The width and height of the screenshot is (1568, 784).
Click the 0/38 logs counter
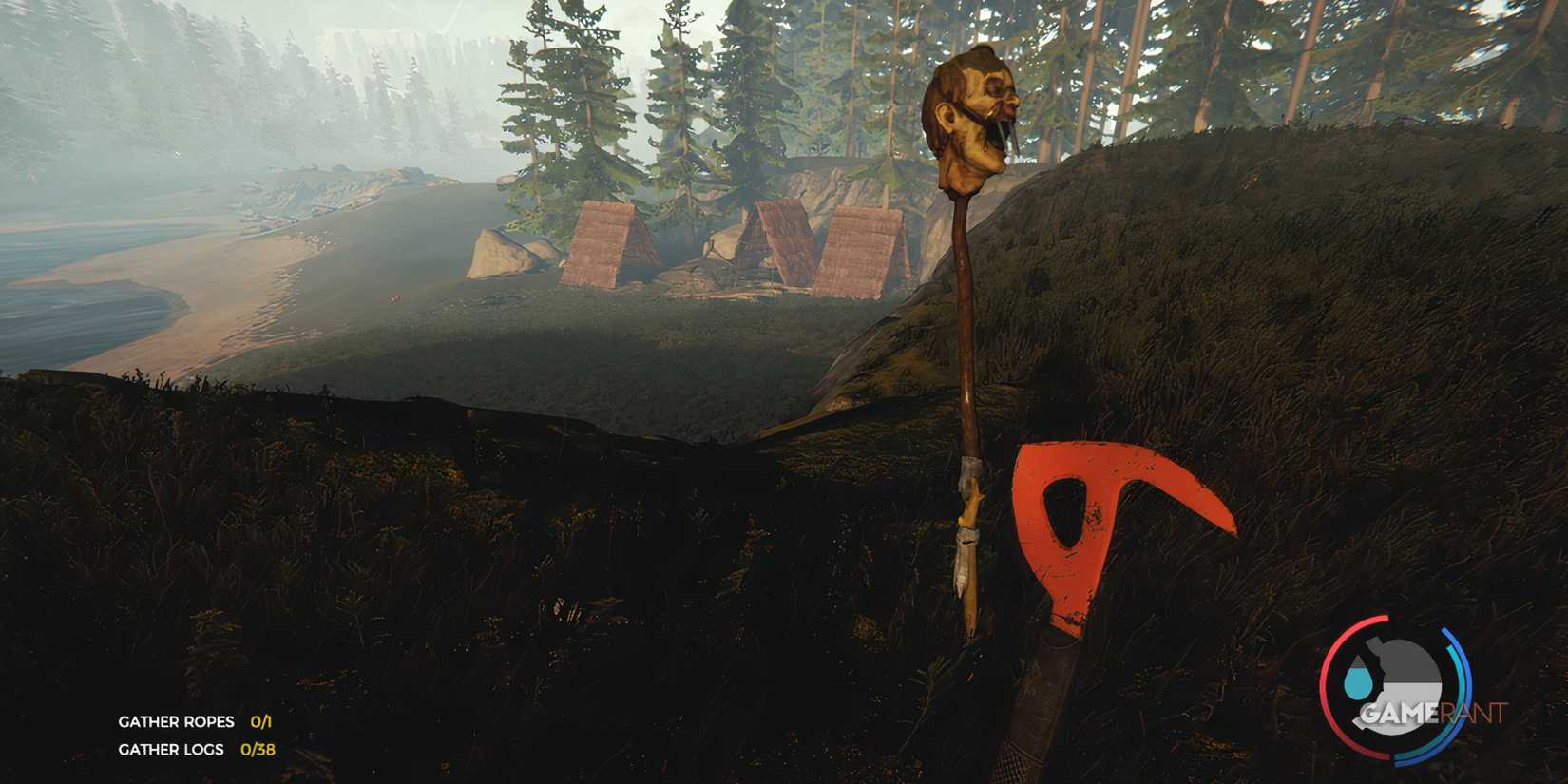(x=258, y=750)
